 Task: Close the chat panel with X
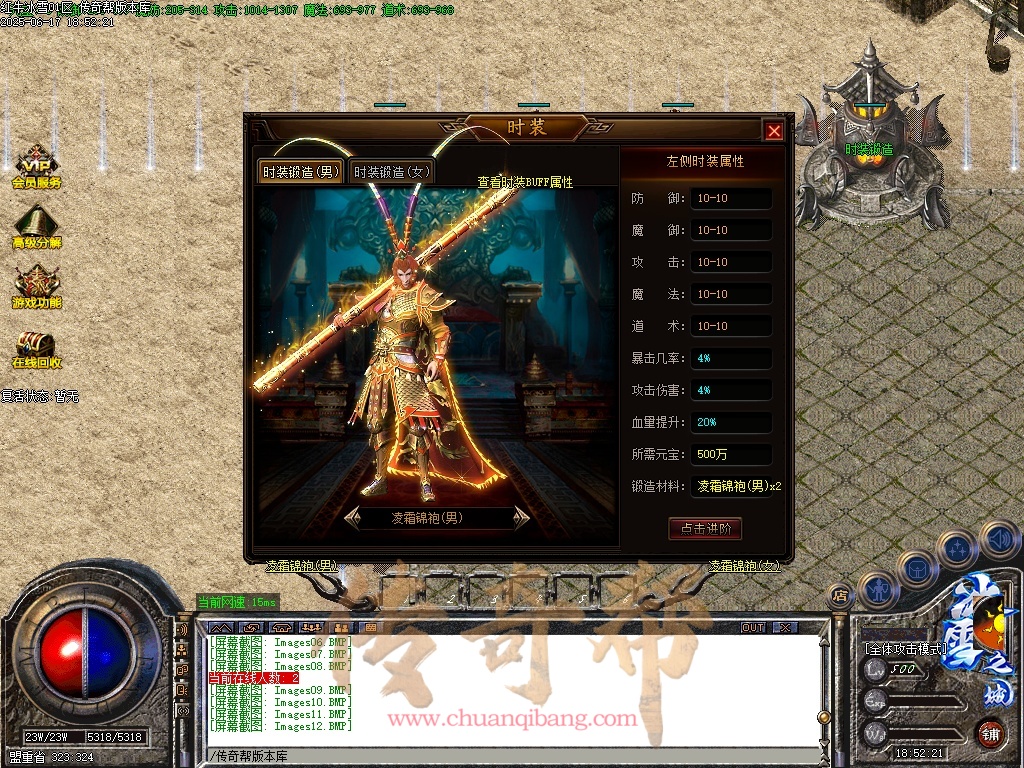(x=785, y=627)
